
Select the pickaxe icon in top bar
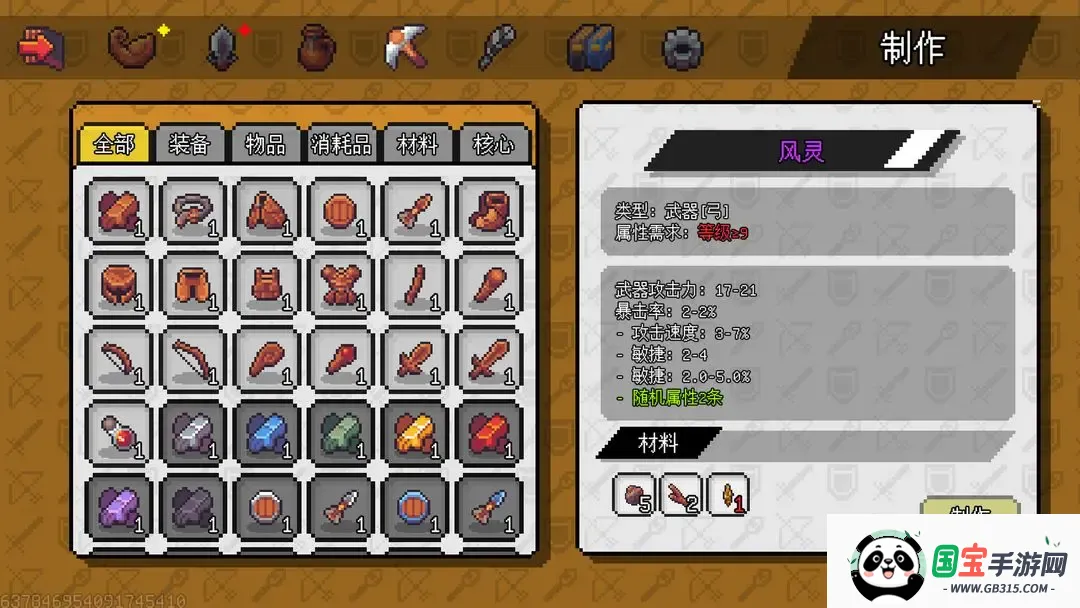(x=406, y=47)
